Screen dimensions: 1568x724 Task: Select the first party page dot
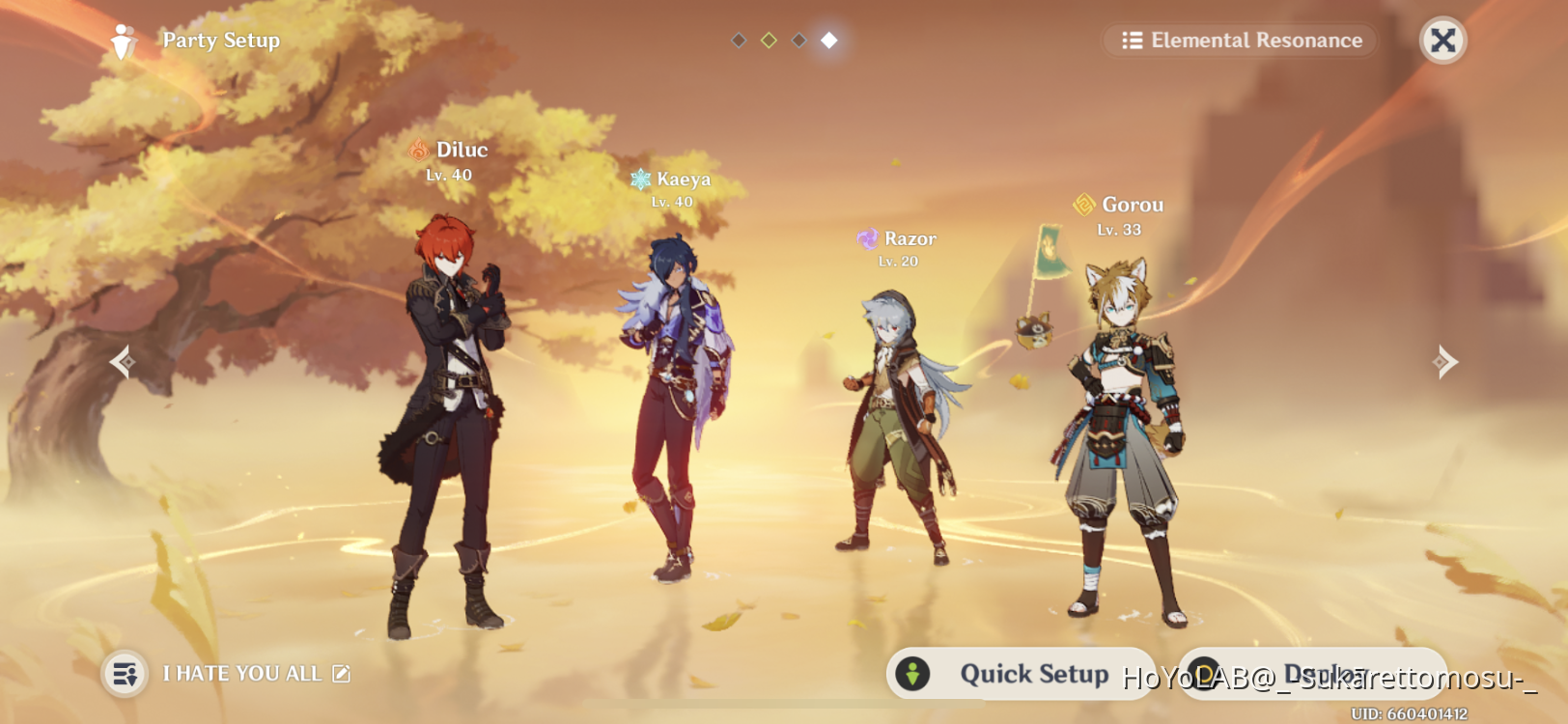tap(739, 42)
